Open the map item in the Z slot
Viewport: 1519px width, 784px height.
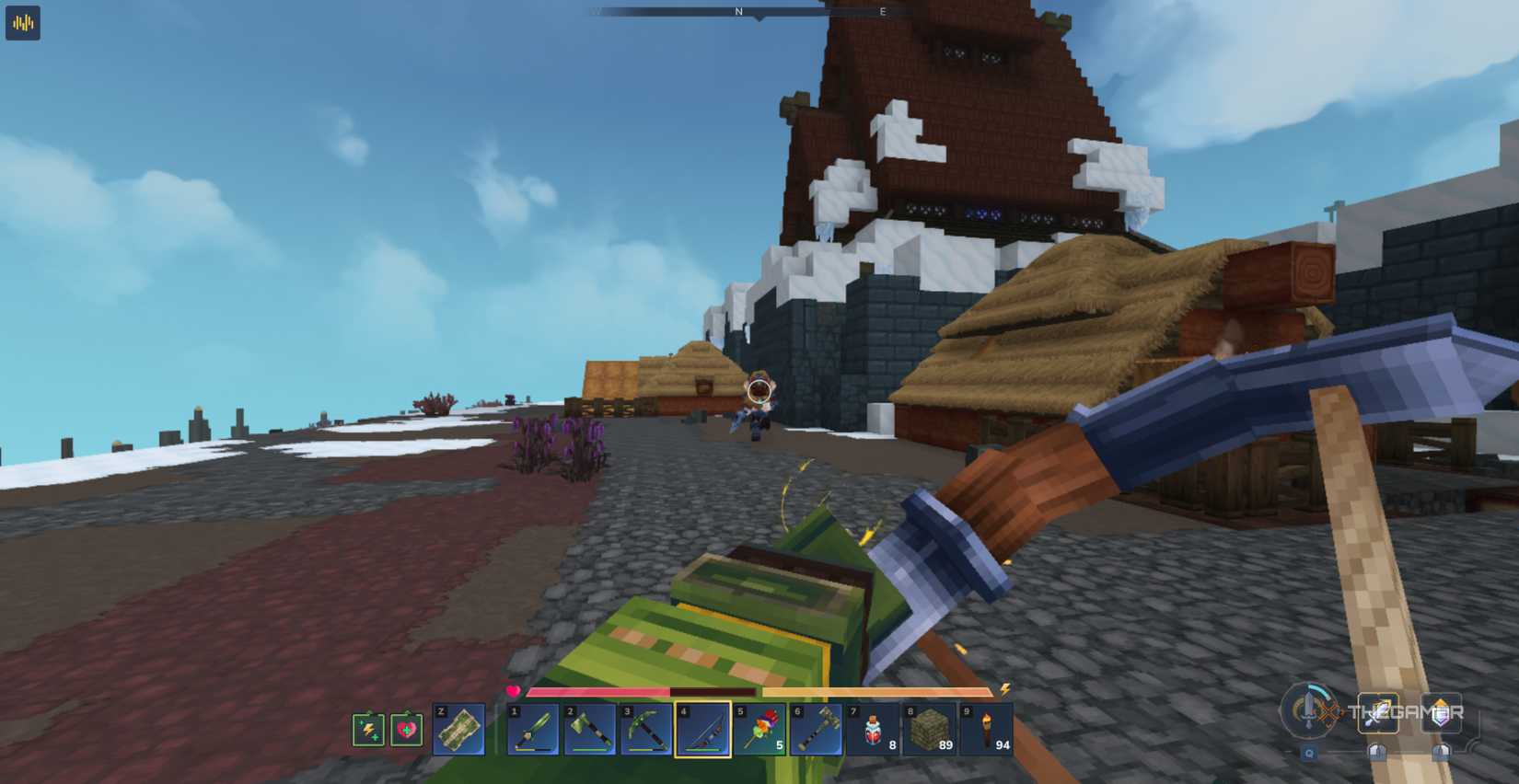pos(458,730)
